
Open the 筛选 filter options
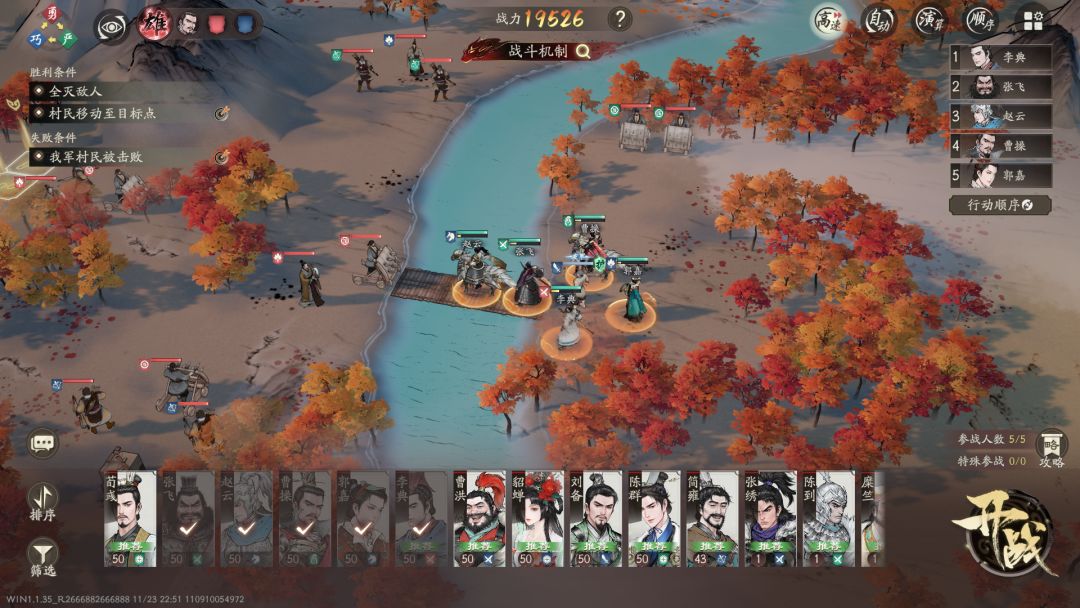[x=42, y=555]
